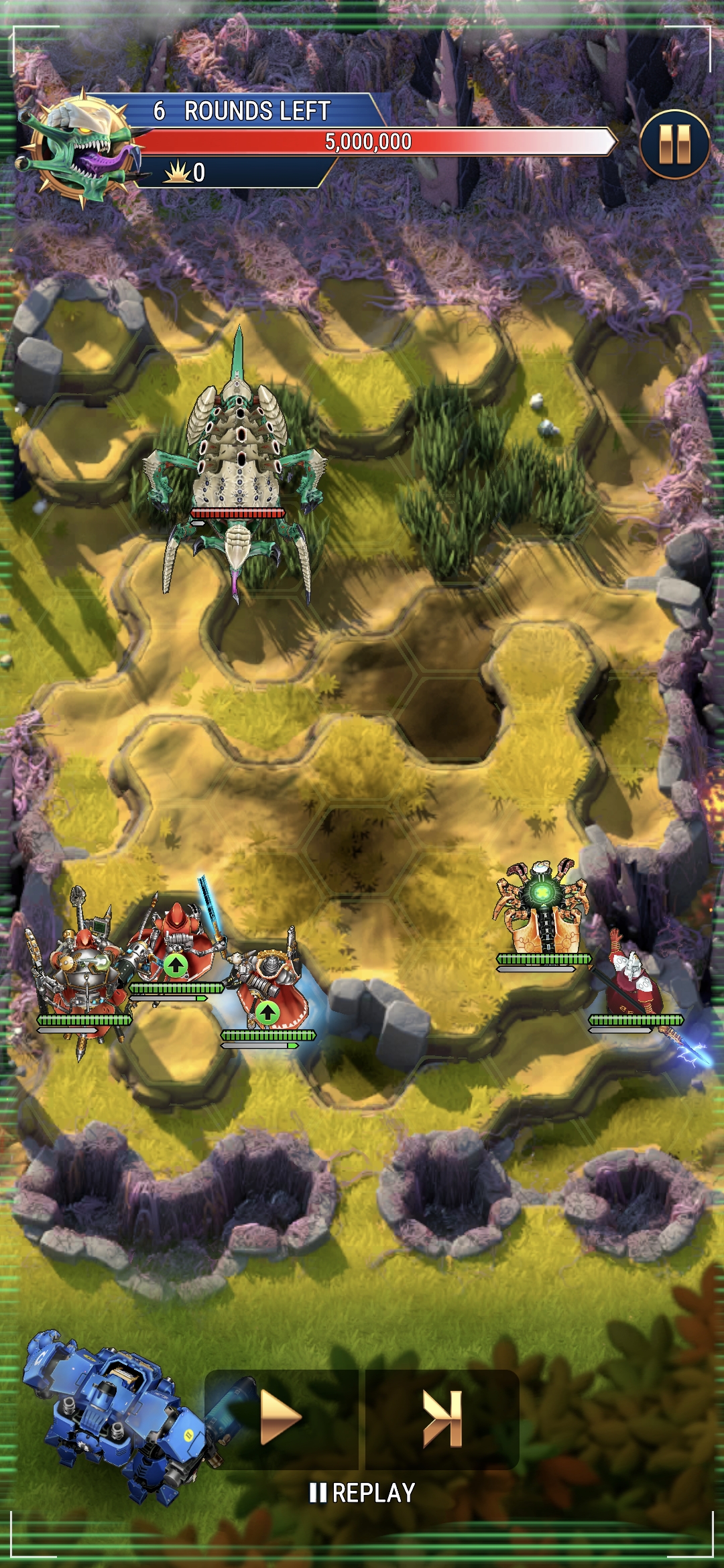Skip to the end of the replay
This screenshot has width=724, height=1568.
tap(442, 1419)
